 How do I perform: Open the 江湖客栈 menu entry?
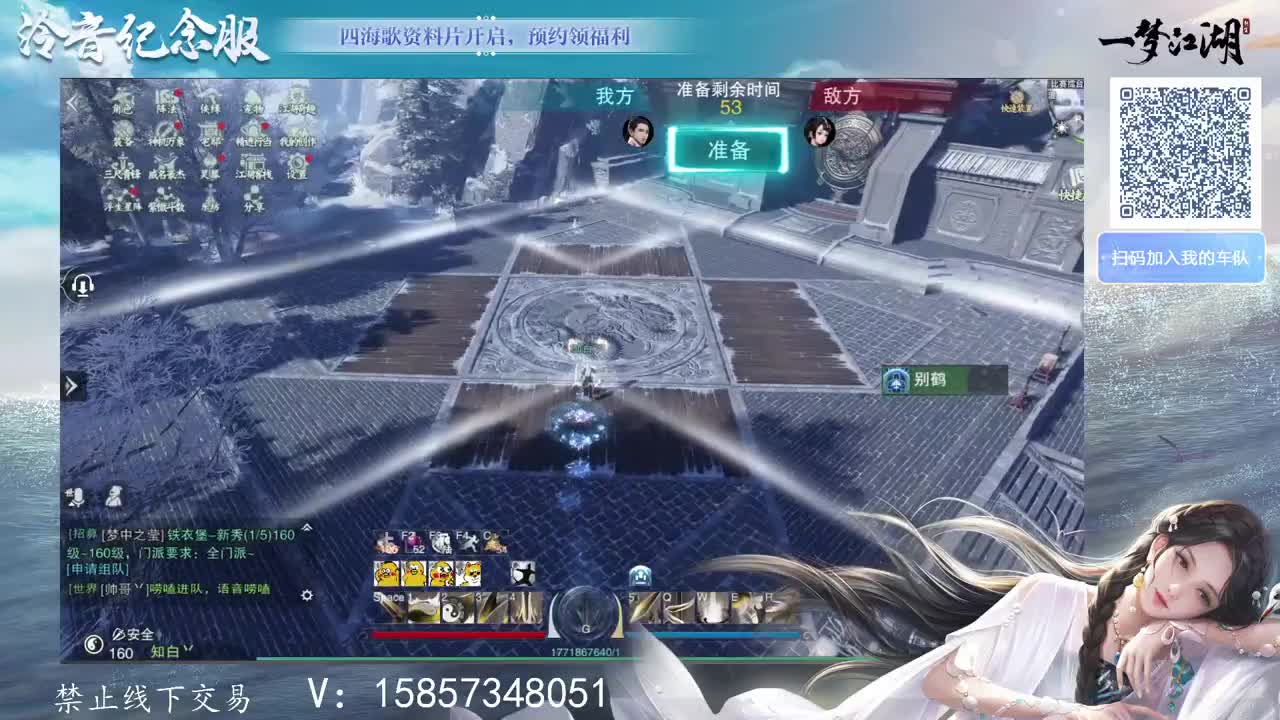[253, 168]
